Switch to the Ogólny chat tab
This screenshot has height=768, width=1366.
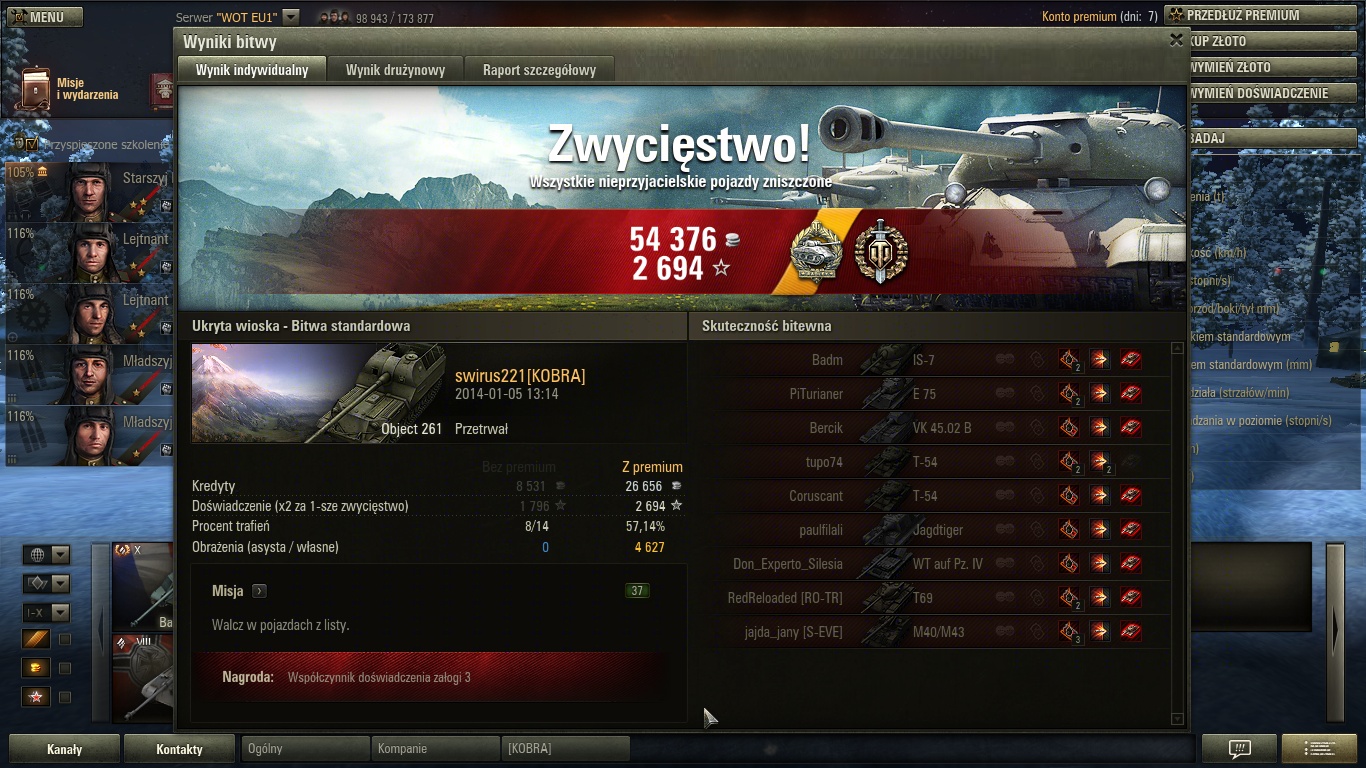click(305, 748)
